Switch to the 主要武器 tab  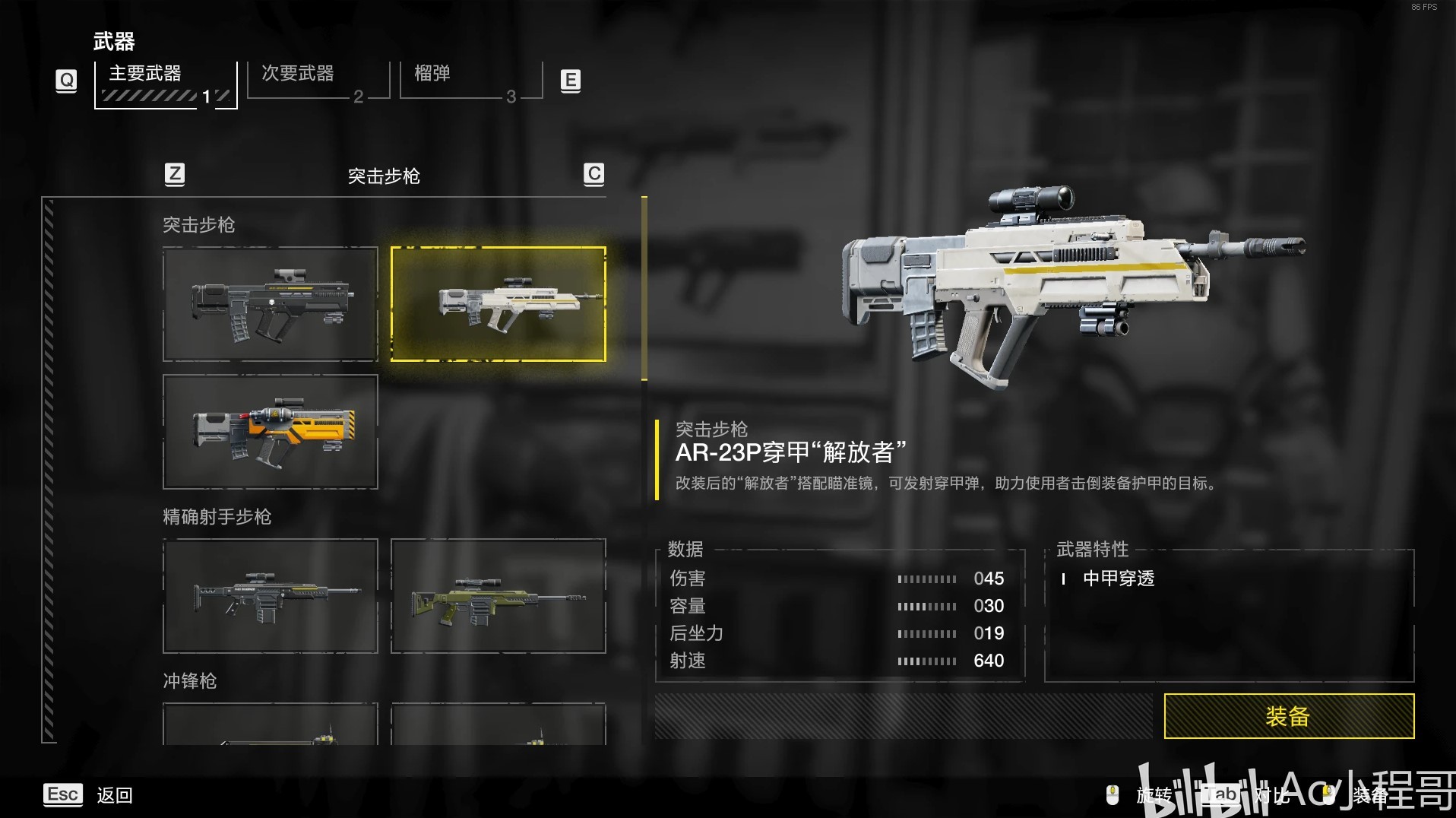[x=165, y=84]
